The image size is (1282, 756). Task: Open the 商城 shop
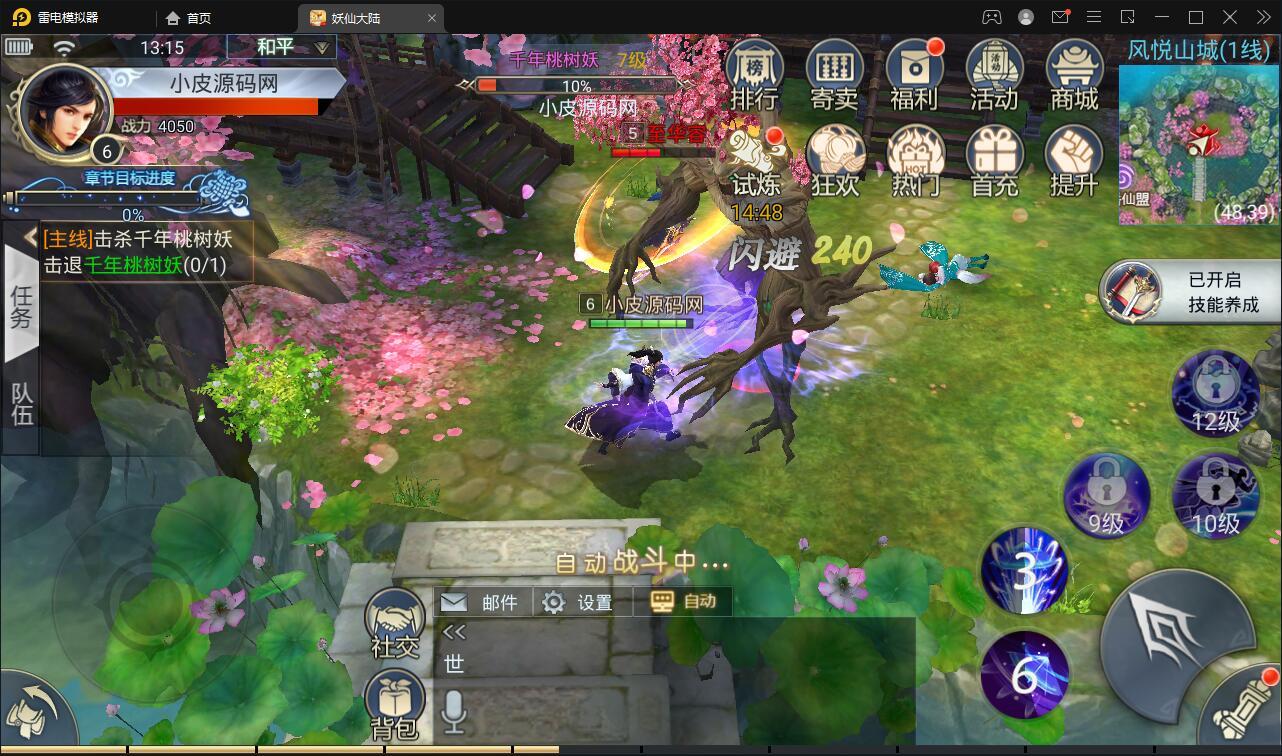tap(1074, 73)
